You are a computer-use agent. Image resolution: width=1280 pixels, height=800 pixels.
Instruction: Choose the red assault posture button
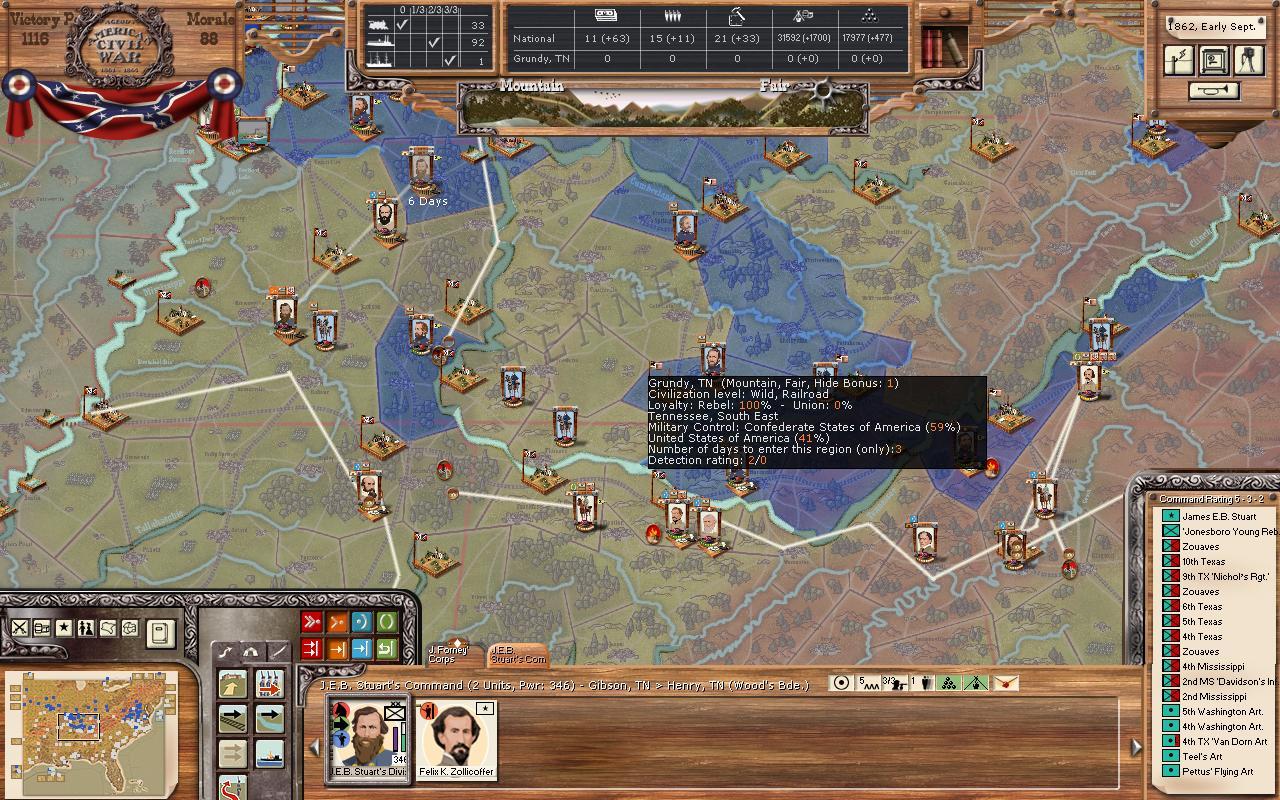click(312, 622)
